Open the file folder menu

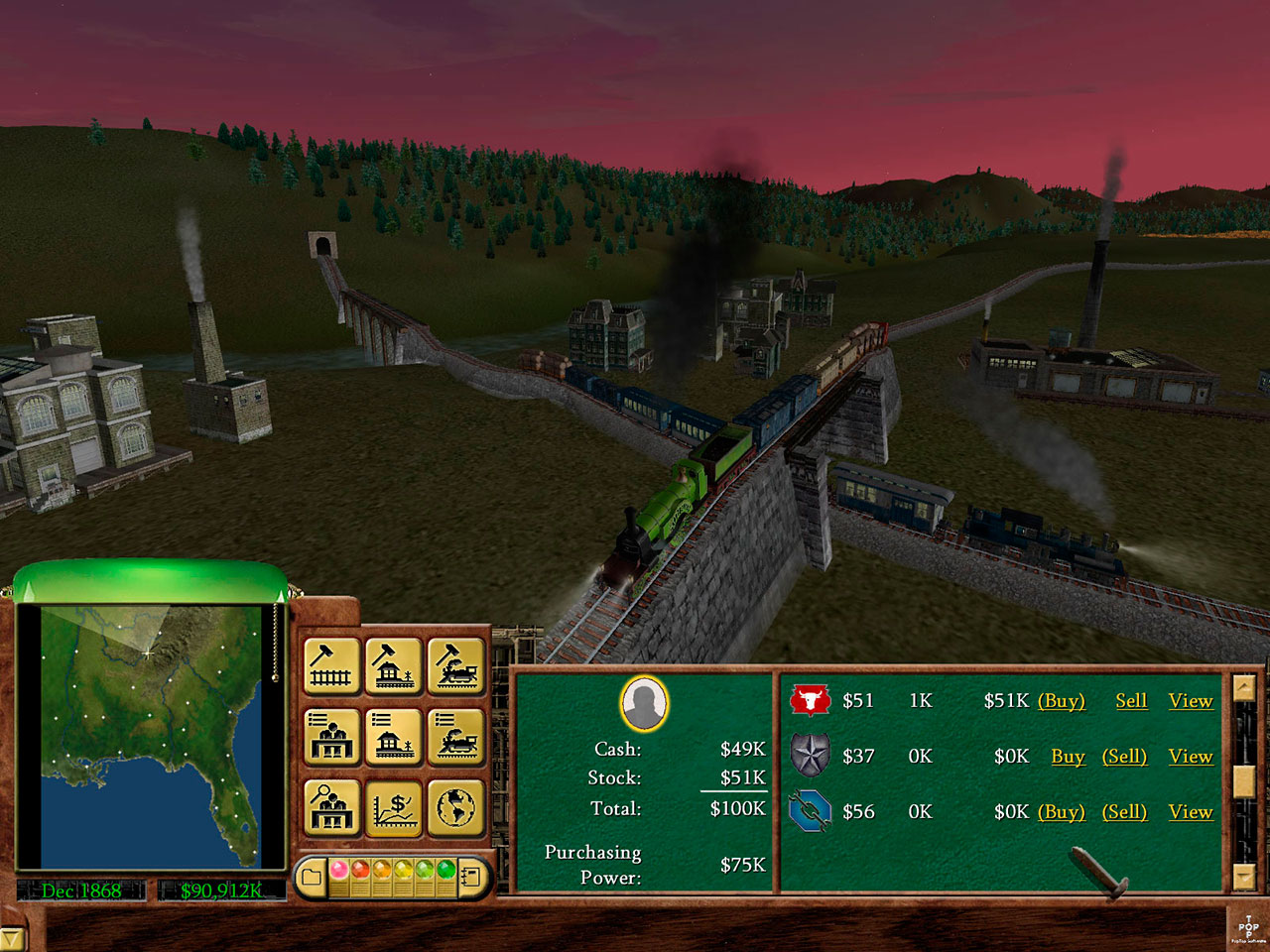(312, 876)
